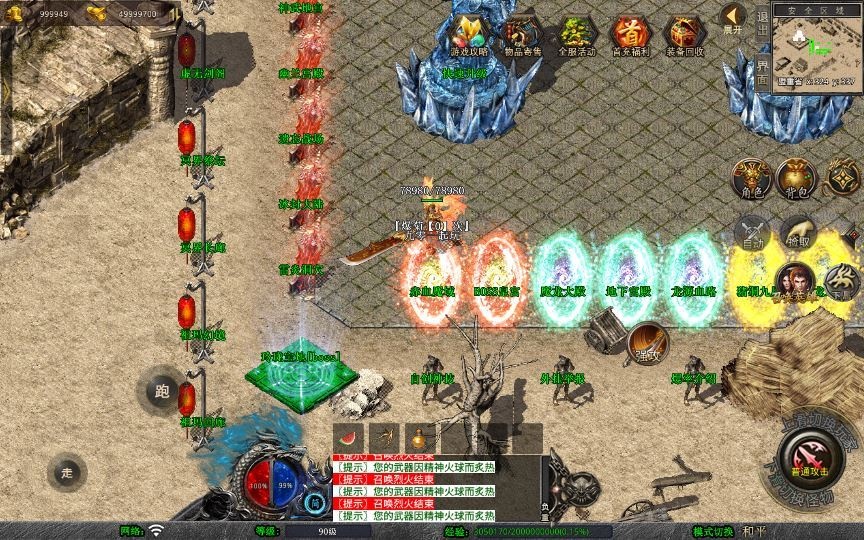Open the 物品寄售 consignment icon
864x540 pixels.
tap(521, 35)
